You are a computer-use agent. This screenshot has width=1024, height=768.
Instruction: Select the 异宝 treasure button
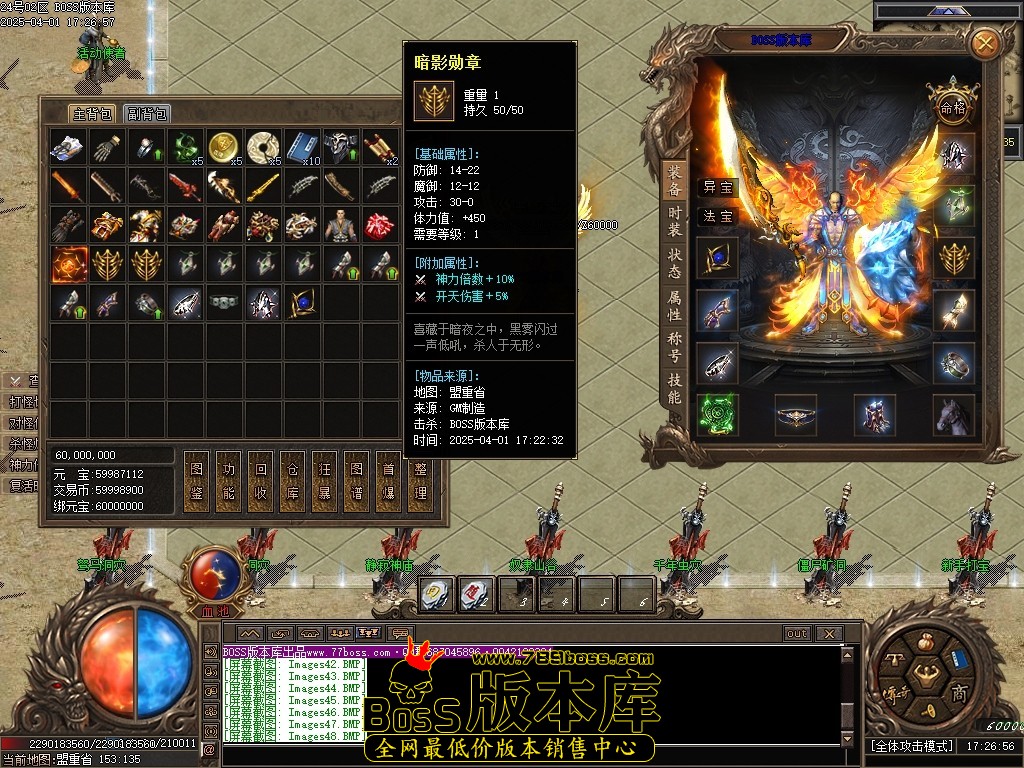(x=718, y=187)
